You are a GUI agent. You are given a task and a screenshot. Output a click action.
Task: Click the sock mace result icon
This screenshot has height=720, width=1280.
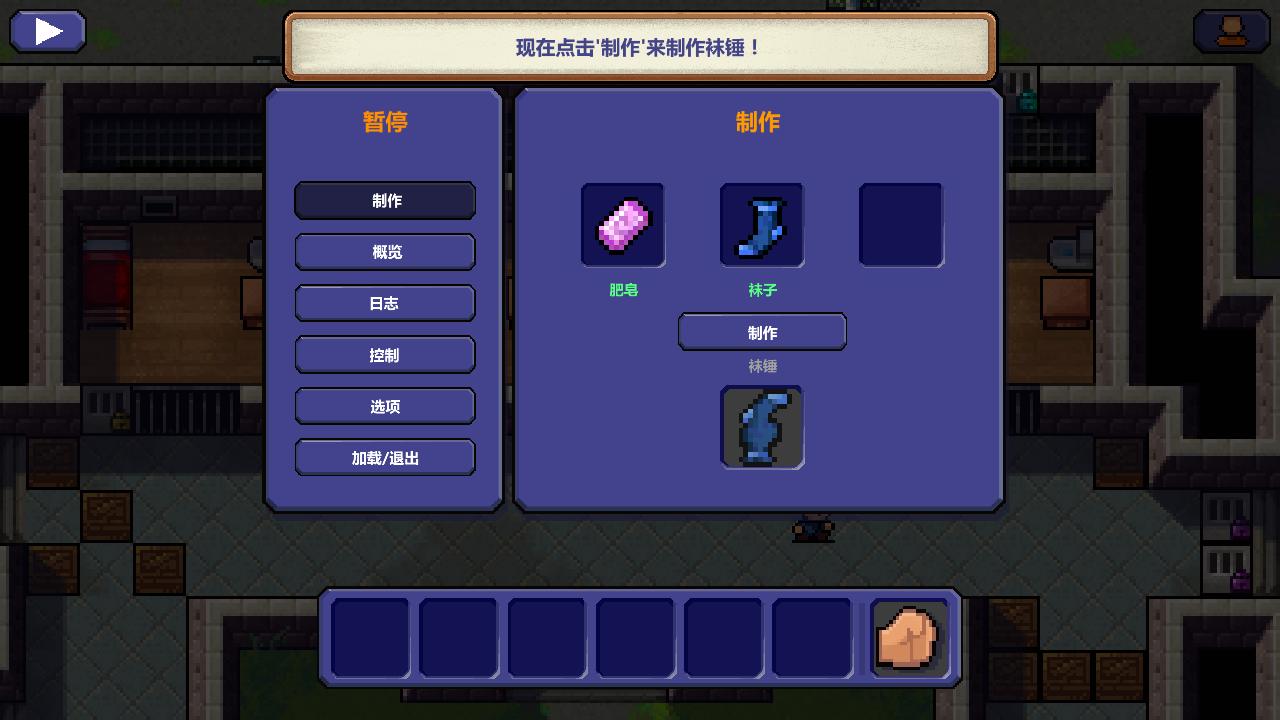[x=762, y=427]
